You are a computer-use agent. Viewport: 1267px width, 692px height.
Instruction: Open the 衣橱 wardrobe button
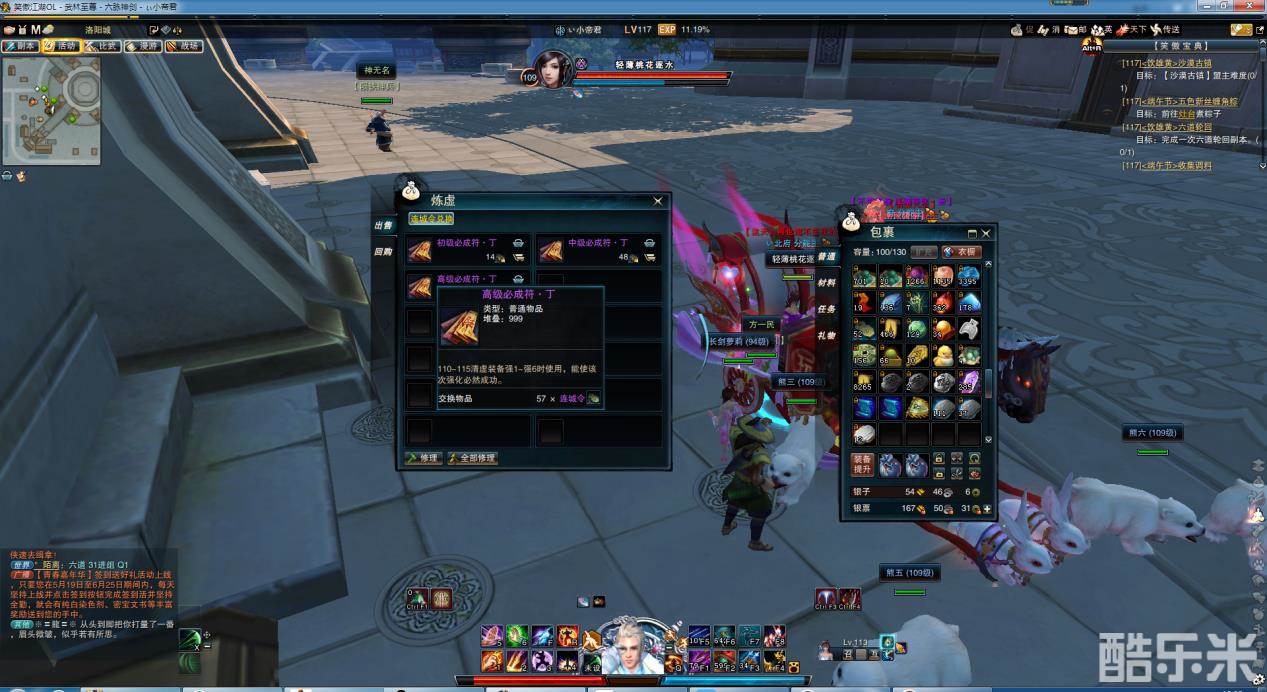point(960,252)
